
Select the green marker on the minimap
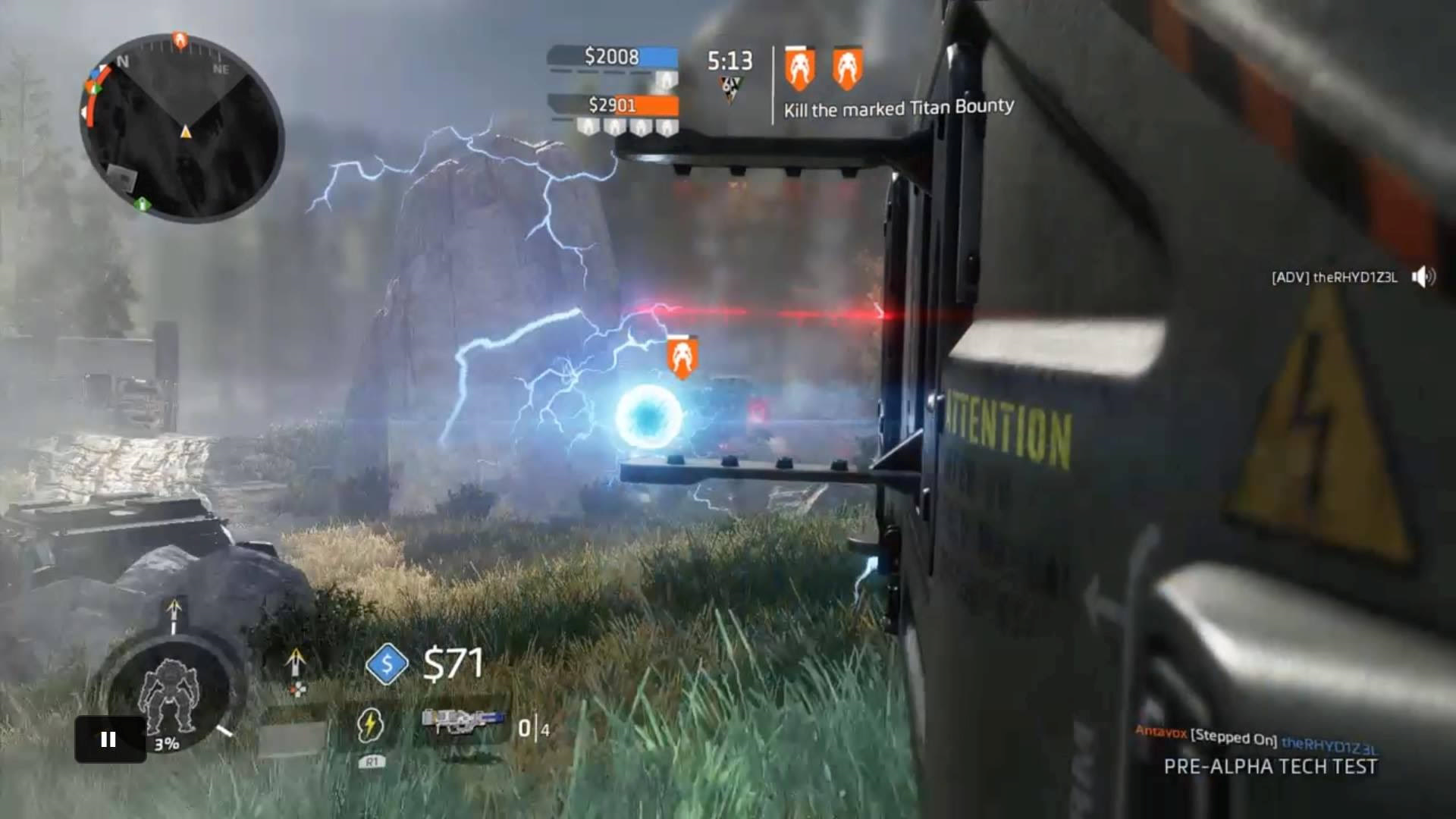(142, 203)
